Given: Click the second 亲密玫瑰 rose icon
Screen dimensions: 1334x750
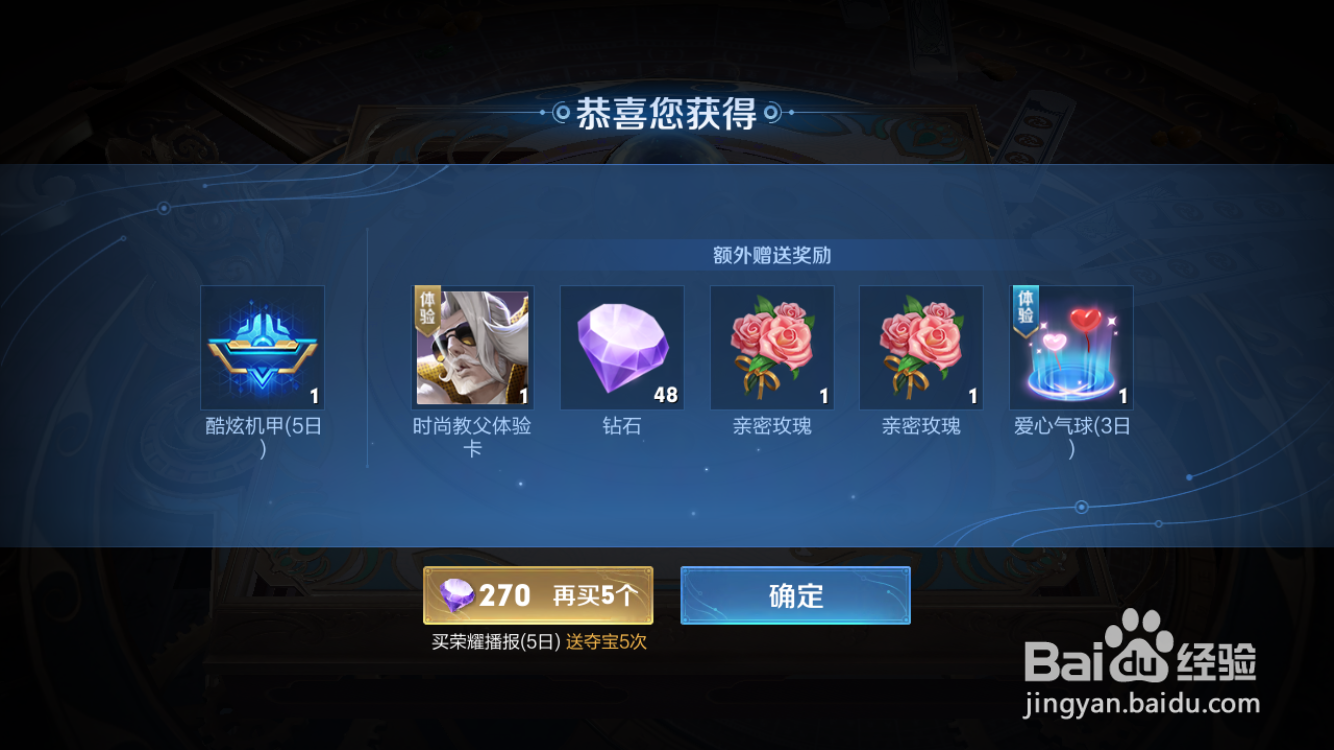Looking at the screenshot, I should coord(921,347).
